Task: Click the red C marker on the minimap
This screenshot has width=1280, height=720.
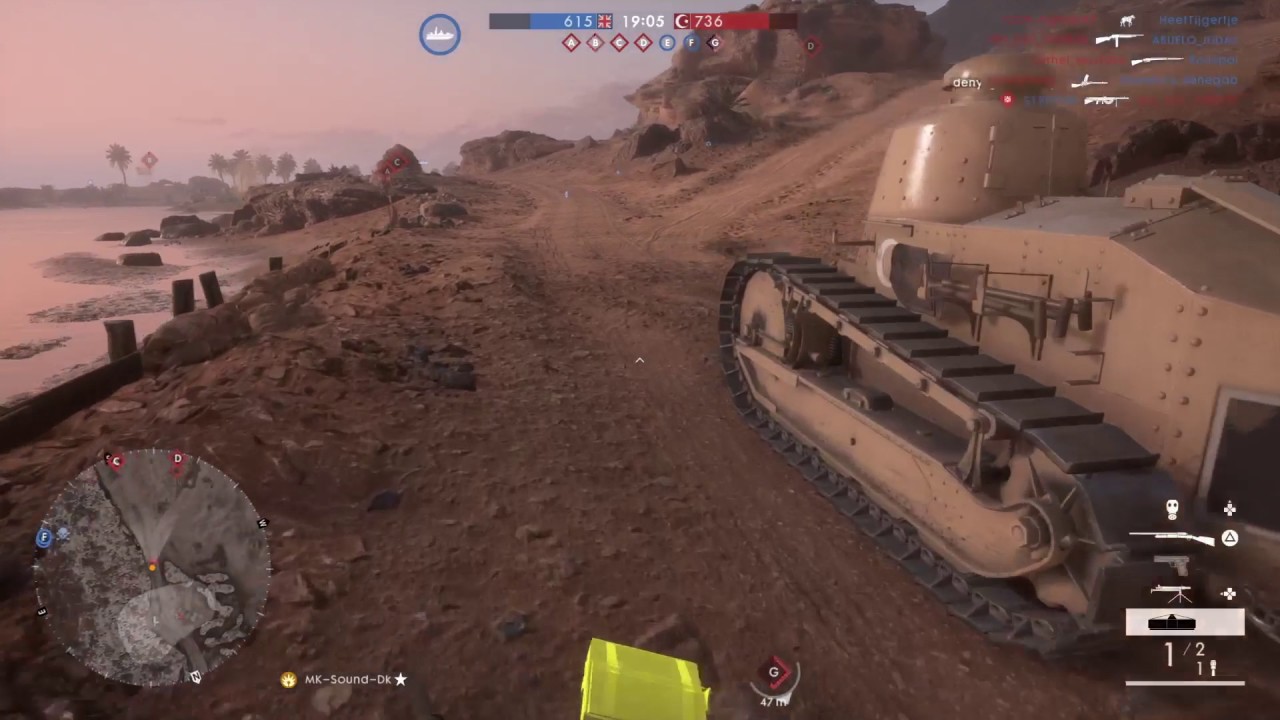Action: [116, 461]
